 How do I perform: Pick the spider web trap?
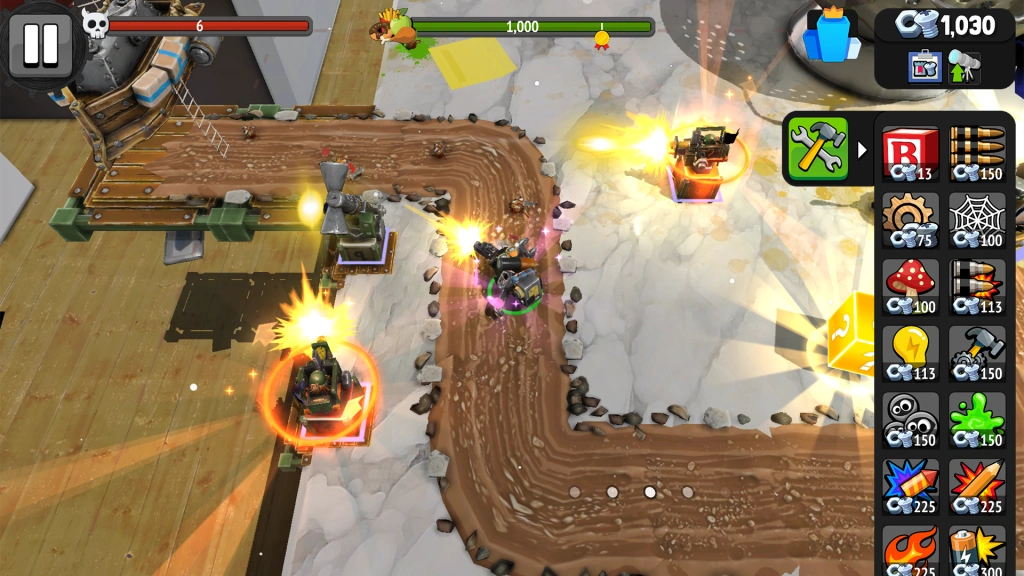(977, 218)
